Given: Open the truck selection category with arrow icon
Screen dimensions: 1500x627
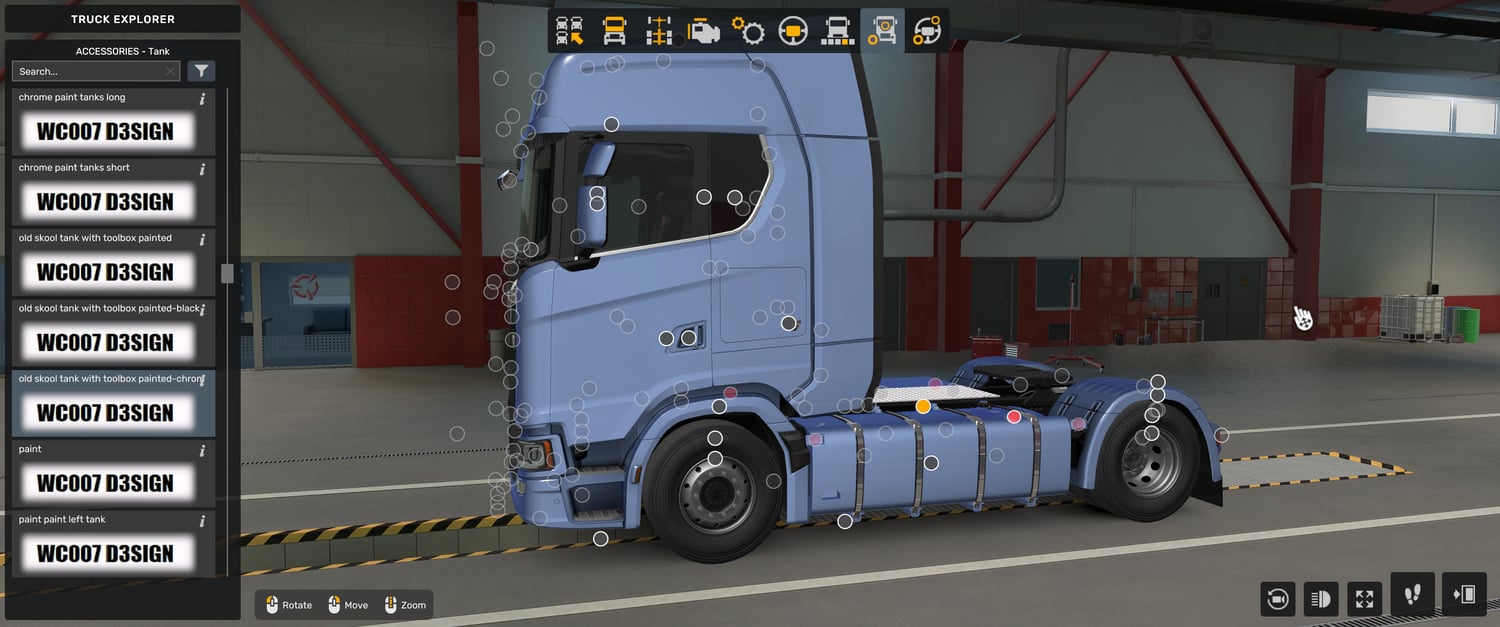Looking at the screenshot, I should click(570, 31).
